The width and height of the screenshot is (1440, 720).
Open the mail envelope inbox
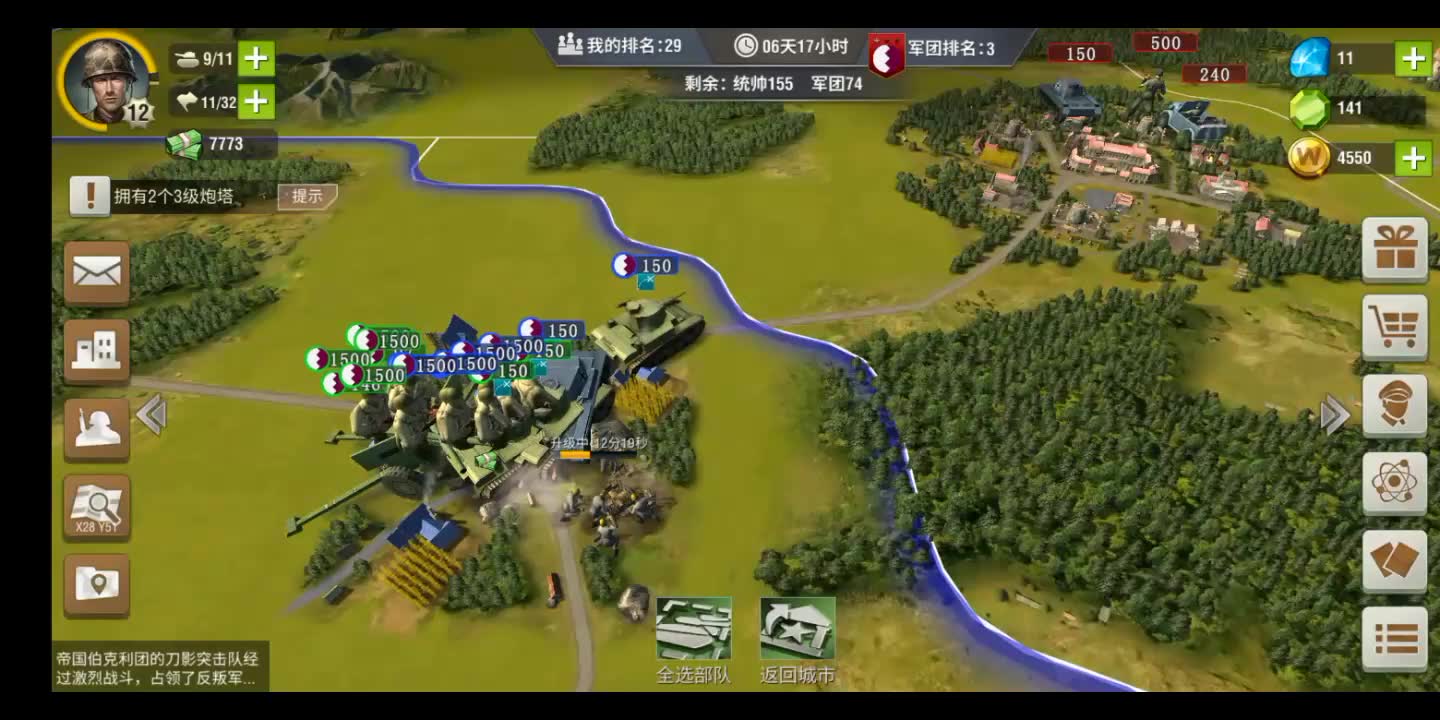(97, 272)
